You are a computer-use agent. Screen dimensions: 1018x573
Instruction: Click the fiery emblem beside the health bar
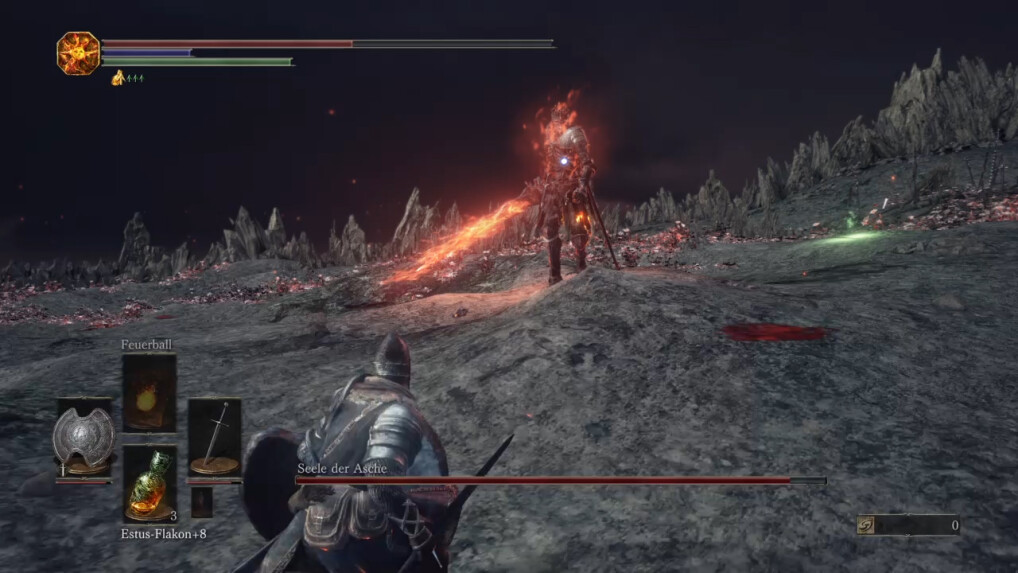(x=78, y=53)
